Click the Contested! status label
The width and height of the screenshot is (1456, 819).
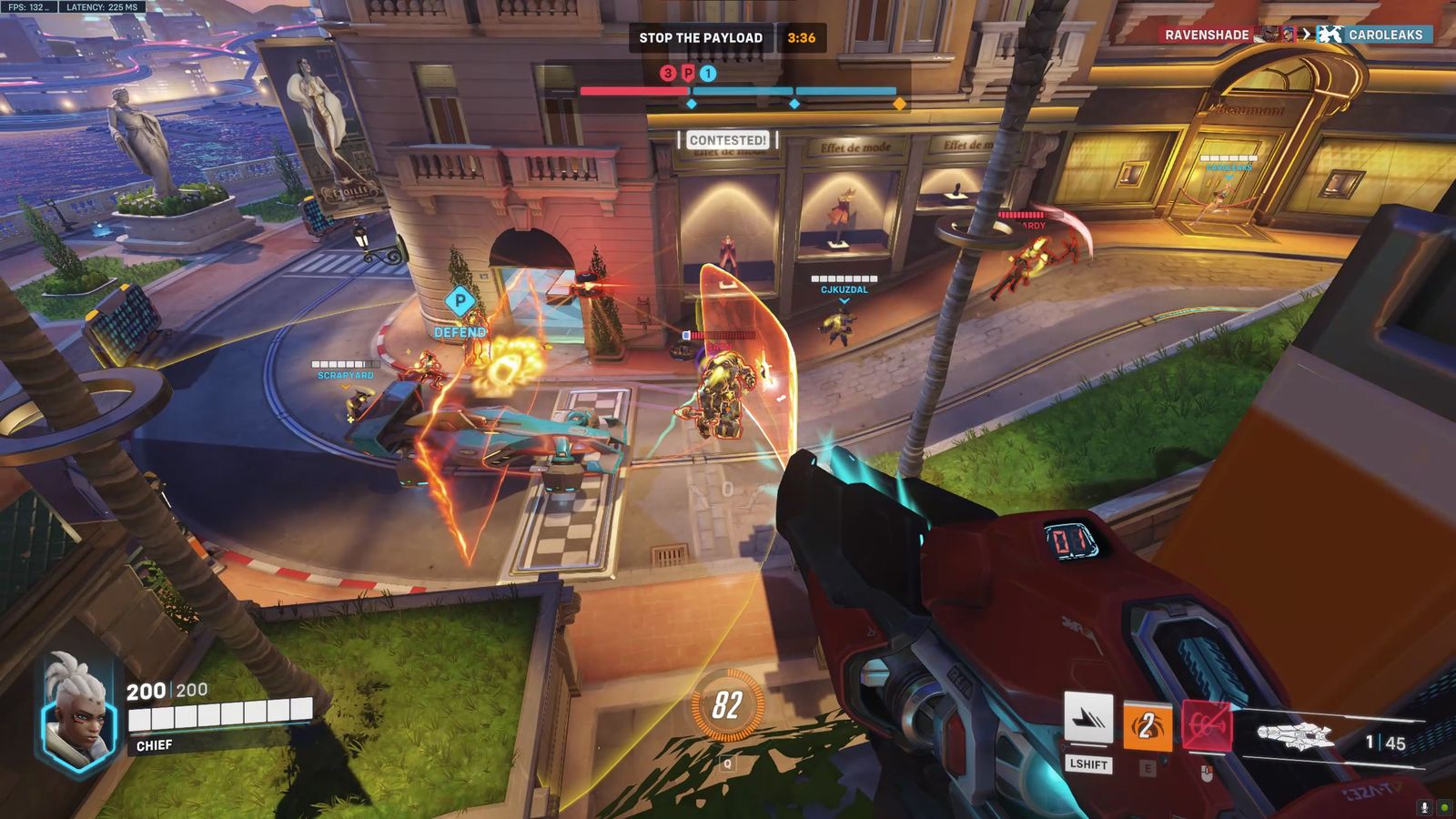click(x=728, y=140)
